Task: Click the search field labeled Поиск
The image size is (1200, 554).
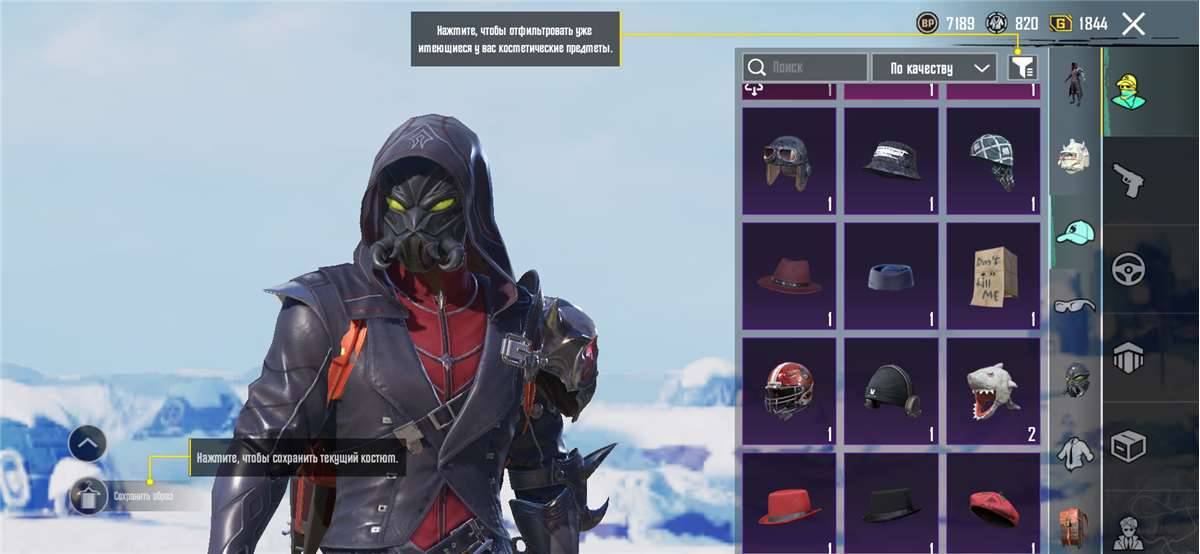Action: click(805, 68)
